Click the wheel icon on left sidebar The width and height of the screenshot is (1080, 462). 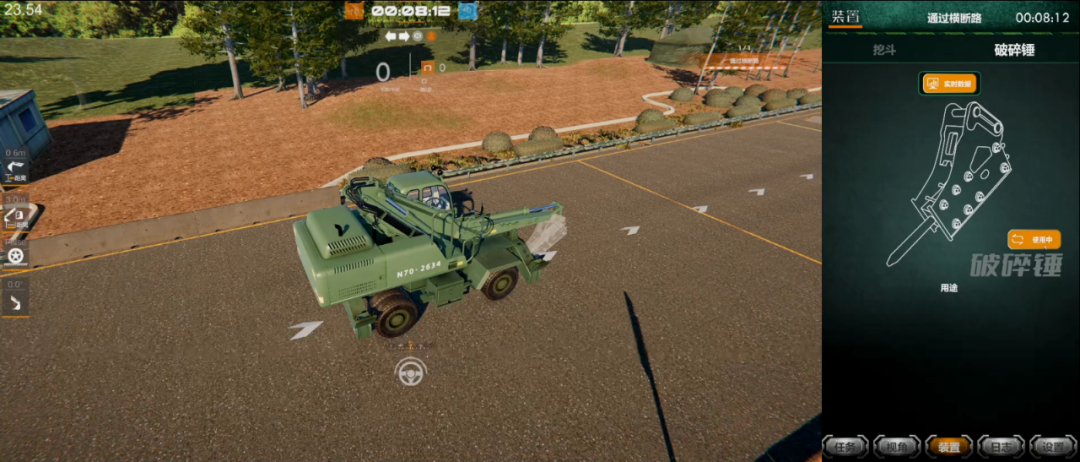pyautogui.click(x=16, y=256)
